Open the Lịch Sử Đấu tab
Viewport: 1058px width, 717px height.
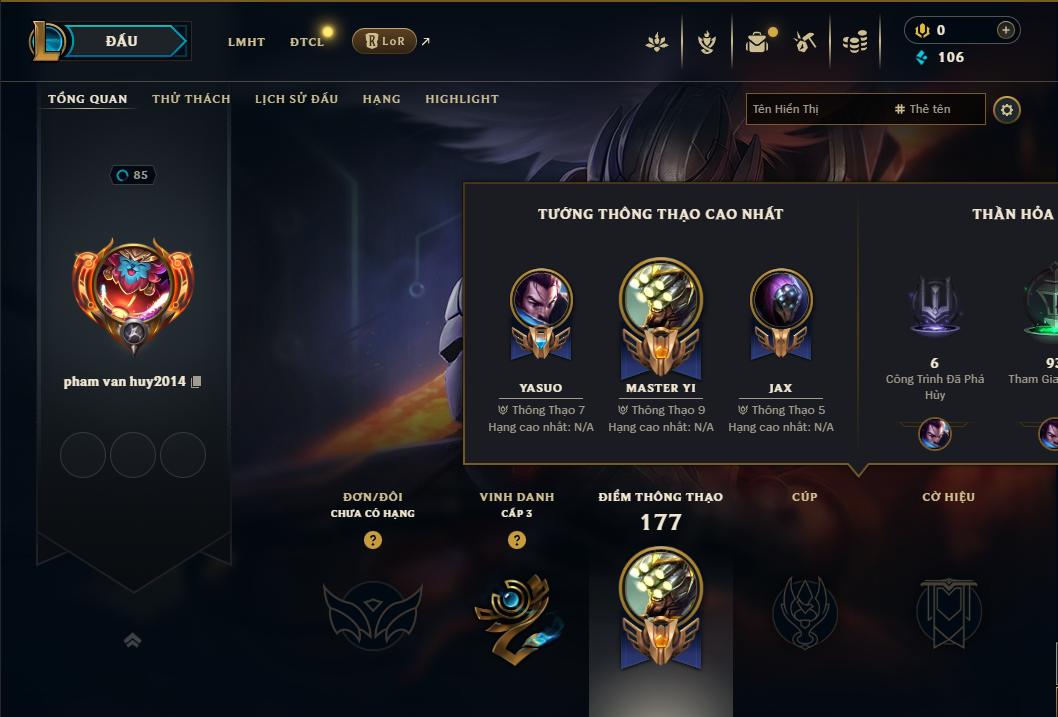click(x=296, y=99)
